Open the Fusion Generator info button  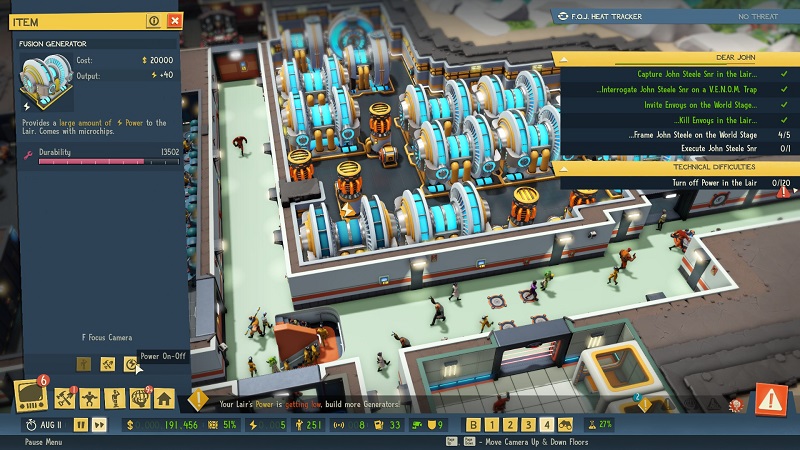coord(154,20)
